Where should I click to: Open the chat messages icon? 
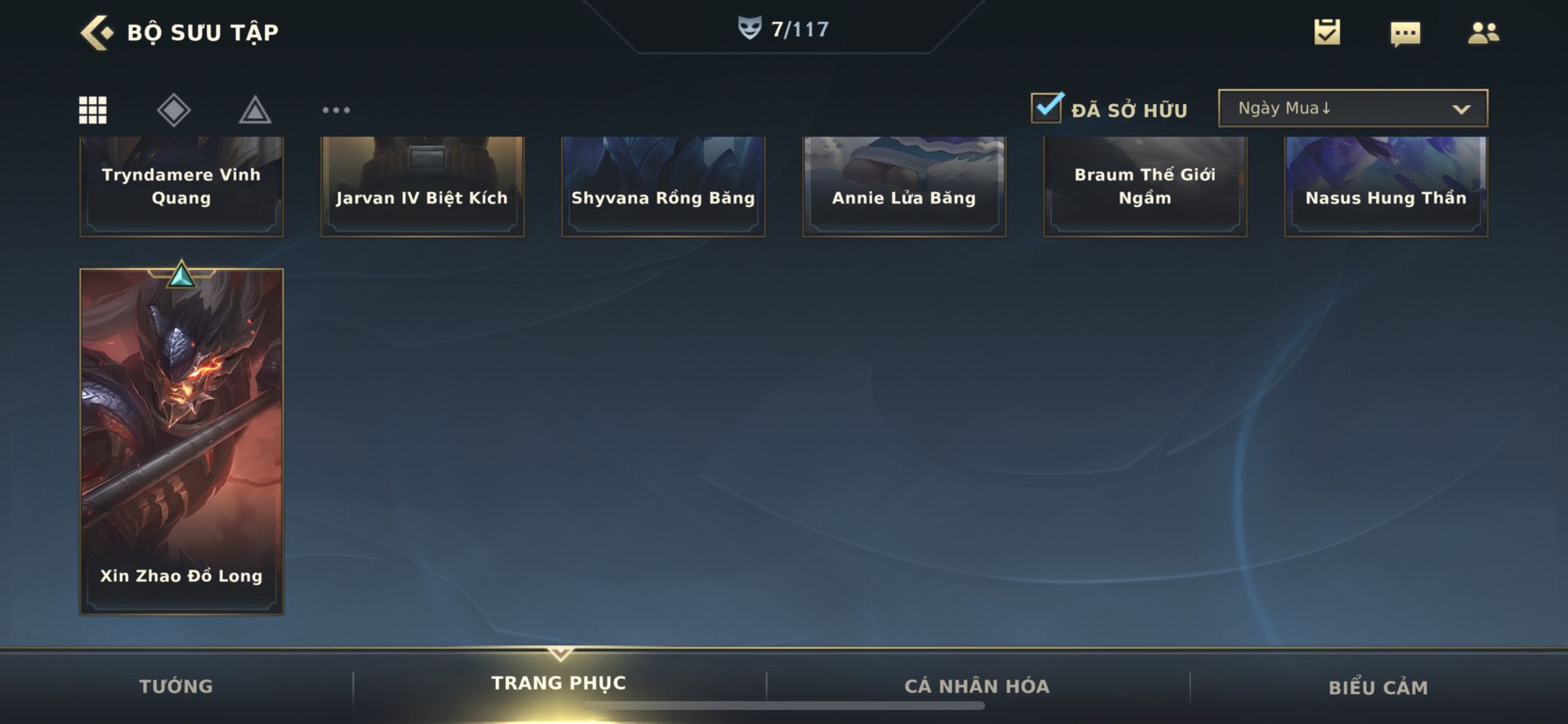point(1405,33)
